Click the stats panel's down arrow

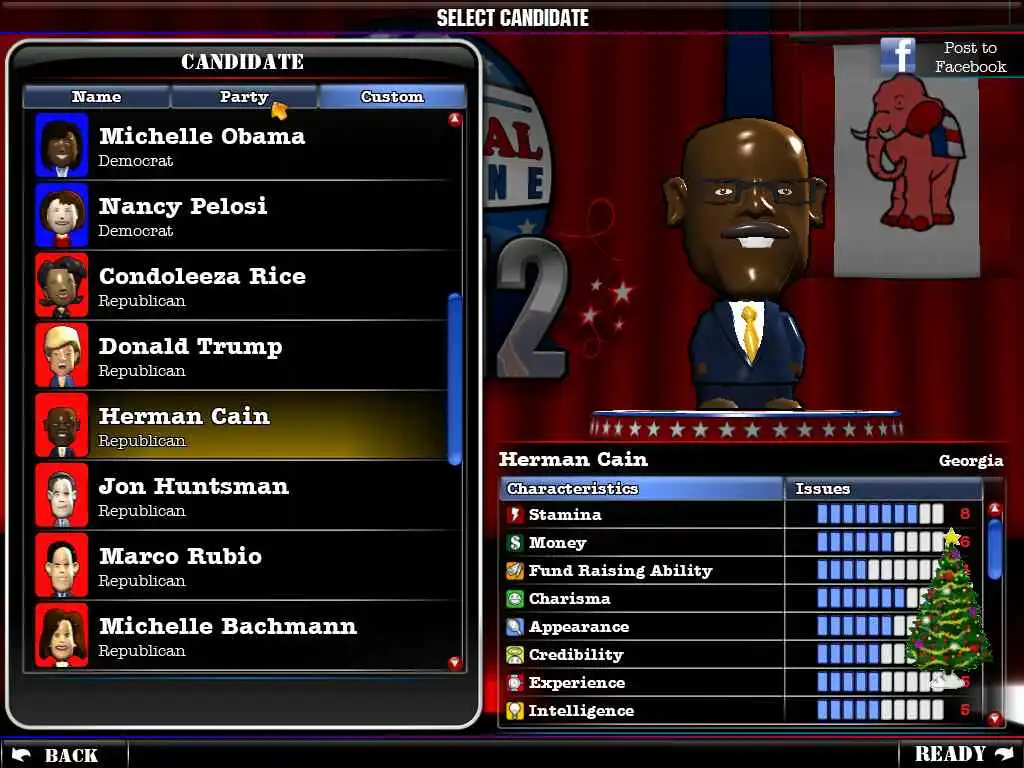click(x=994, y=718)
